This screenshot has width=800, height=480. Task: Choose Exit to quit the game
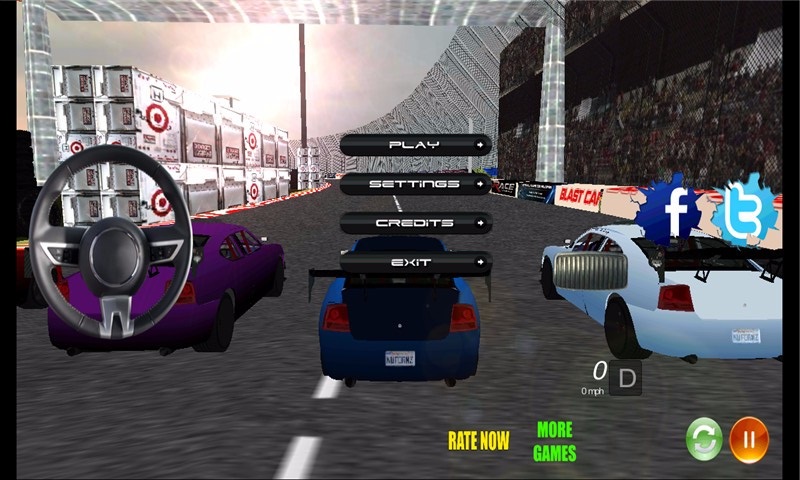(x=415, y=262)
